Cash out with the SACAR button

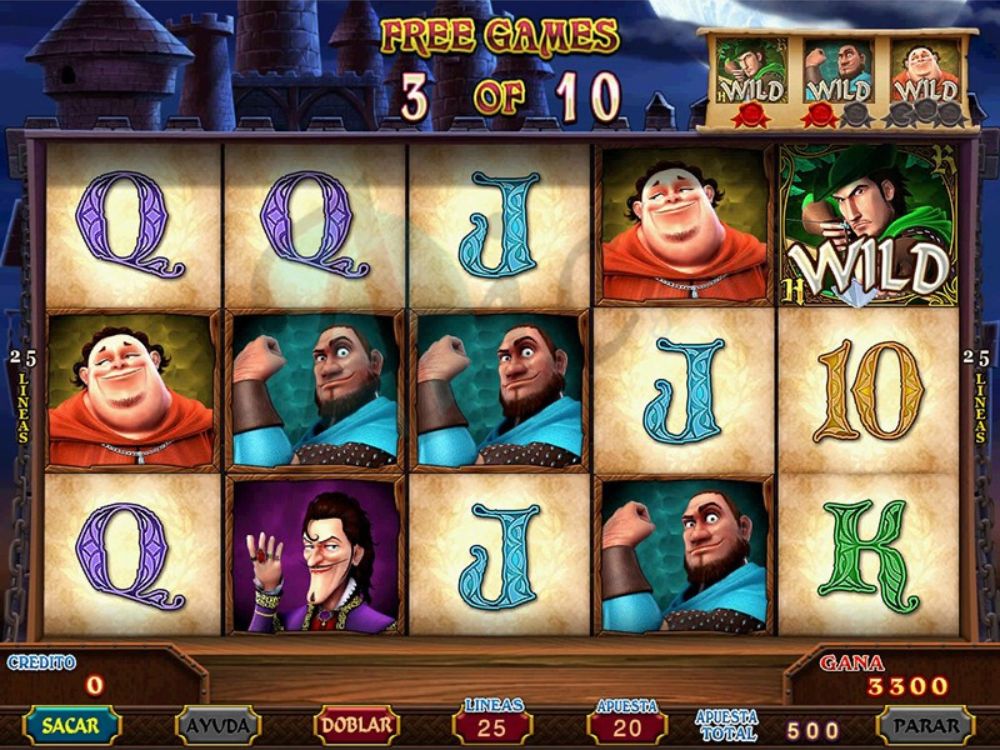pos(71,725)
